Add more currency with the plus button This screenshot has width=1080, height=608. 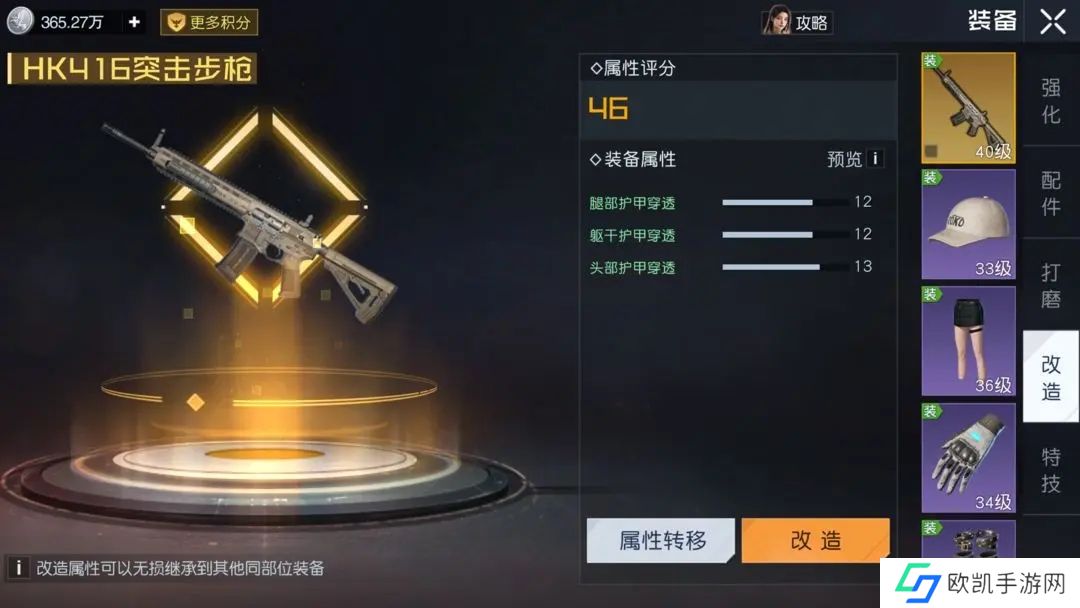(135, 22)
